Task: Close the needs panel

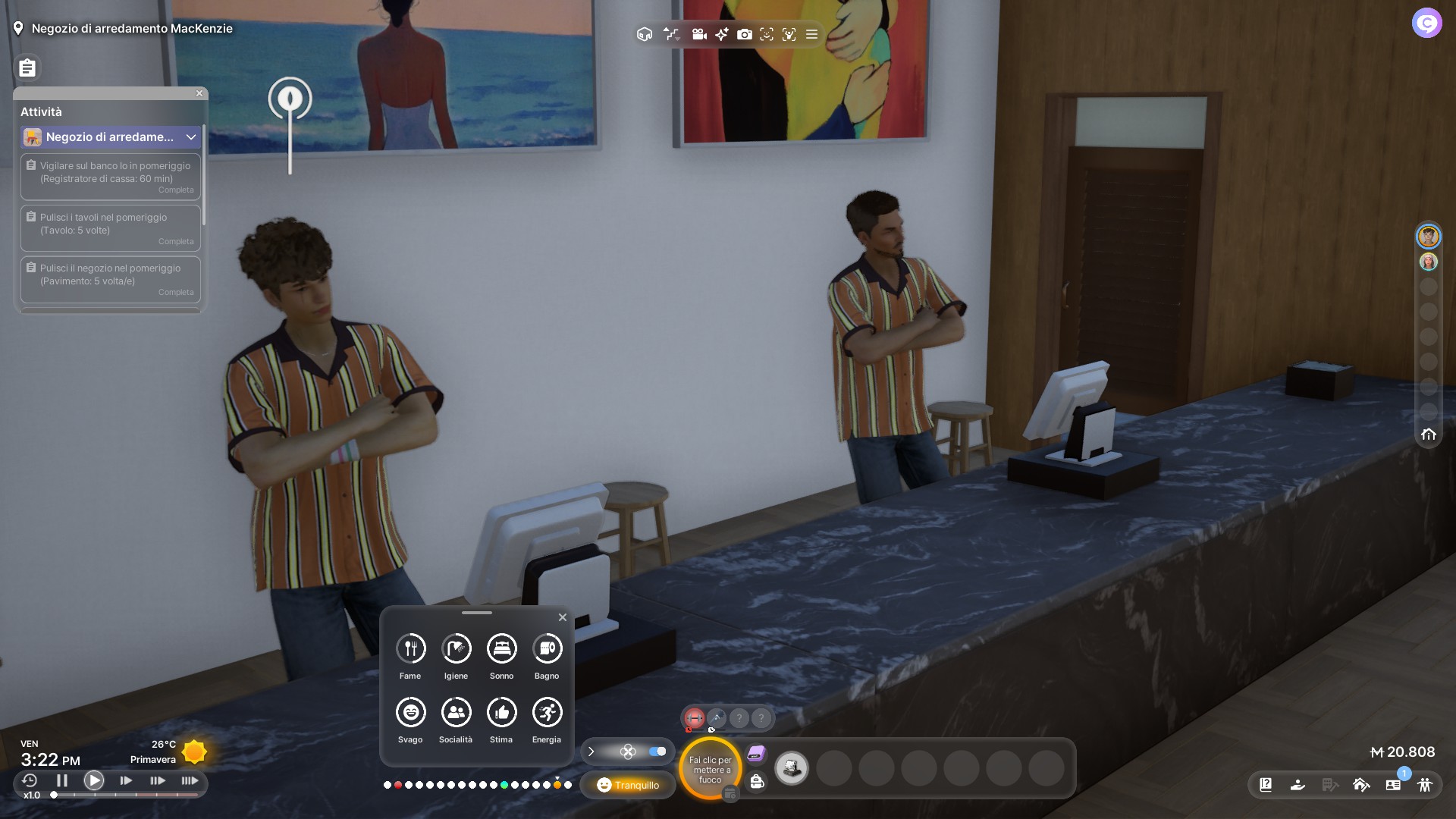Action: [x=563, y=617]
